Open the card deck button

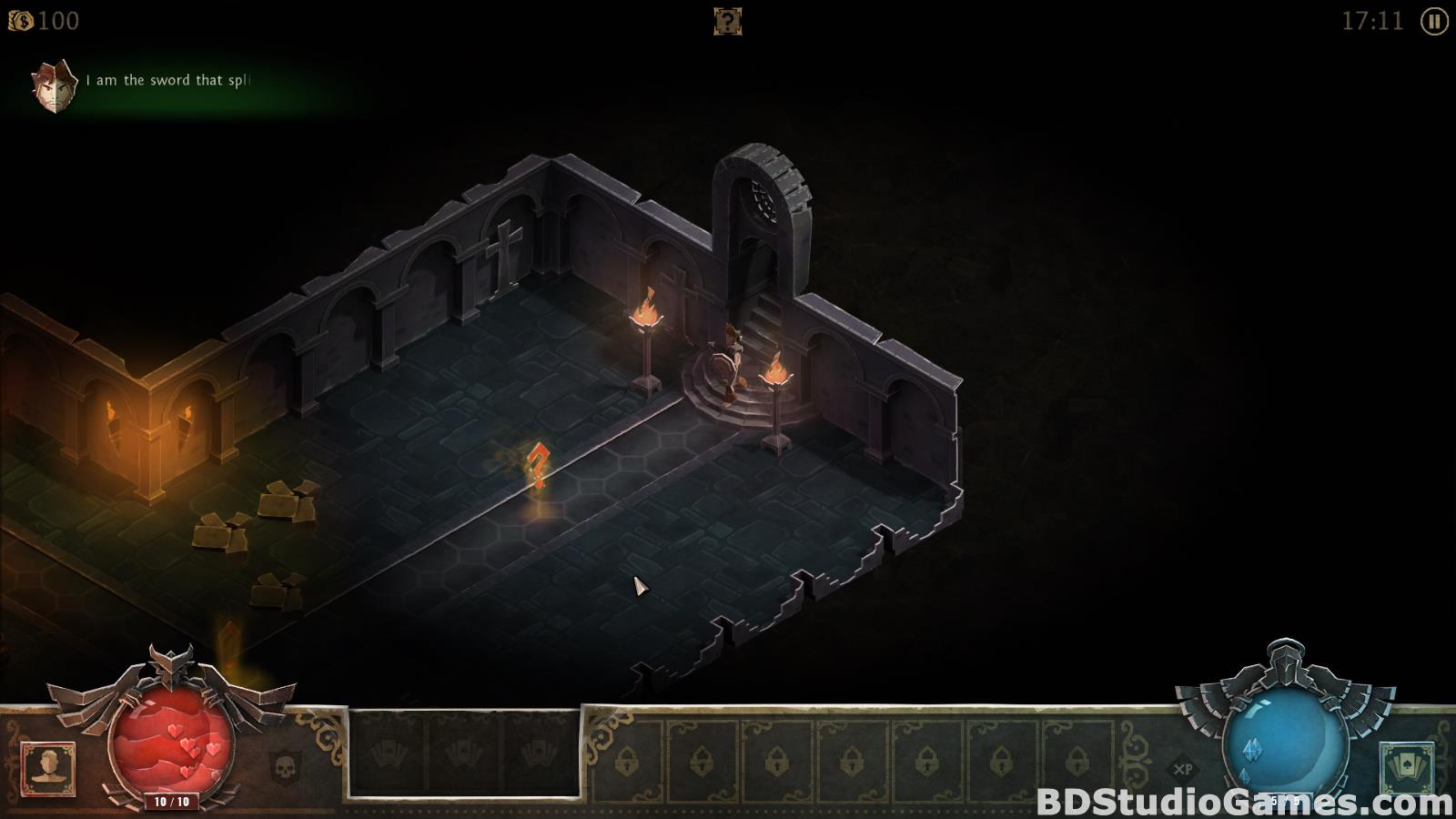click(1406, 767)
